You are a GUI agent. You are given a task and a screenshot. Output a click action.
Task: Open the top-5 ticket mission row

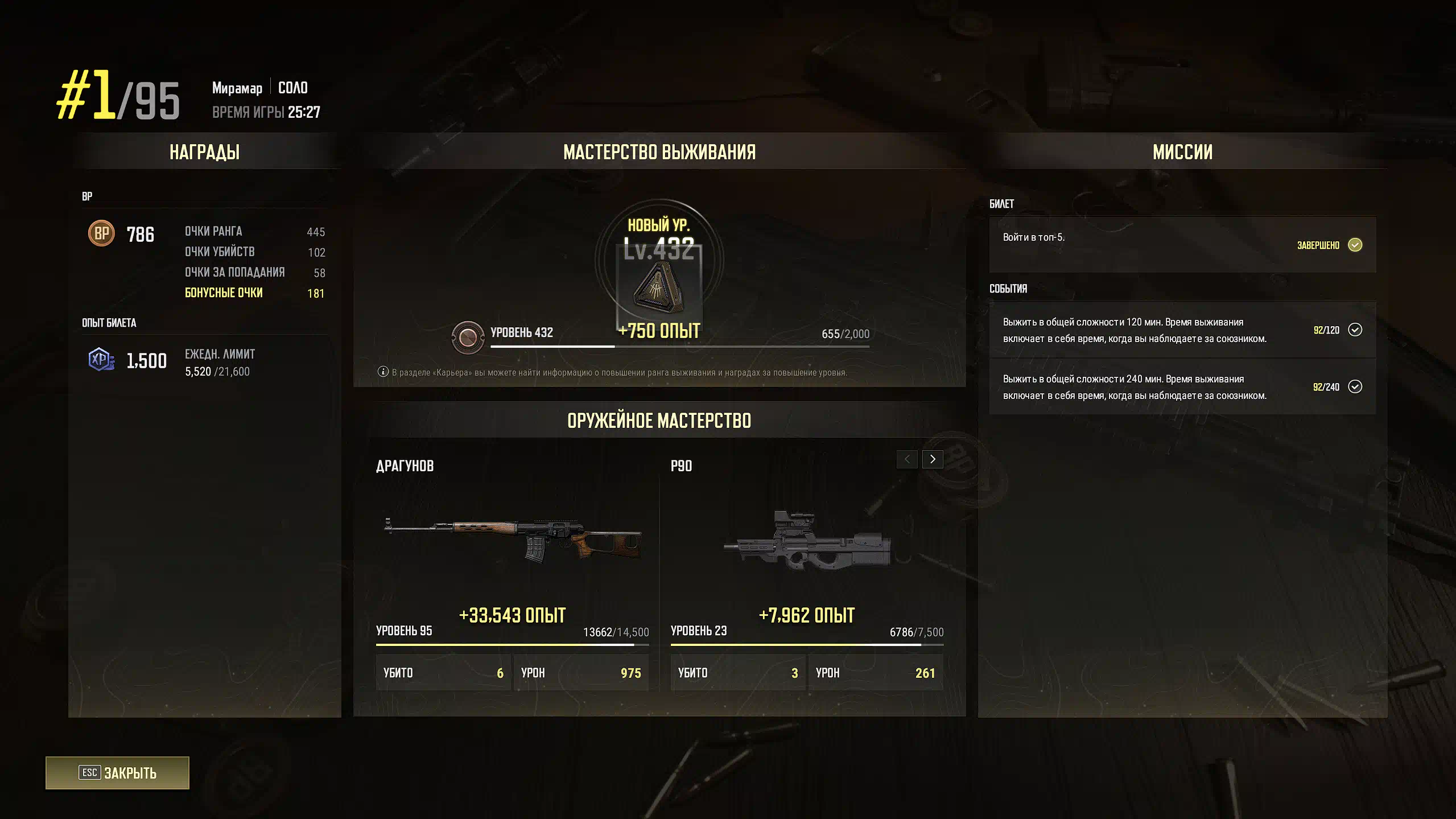1182,244
